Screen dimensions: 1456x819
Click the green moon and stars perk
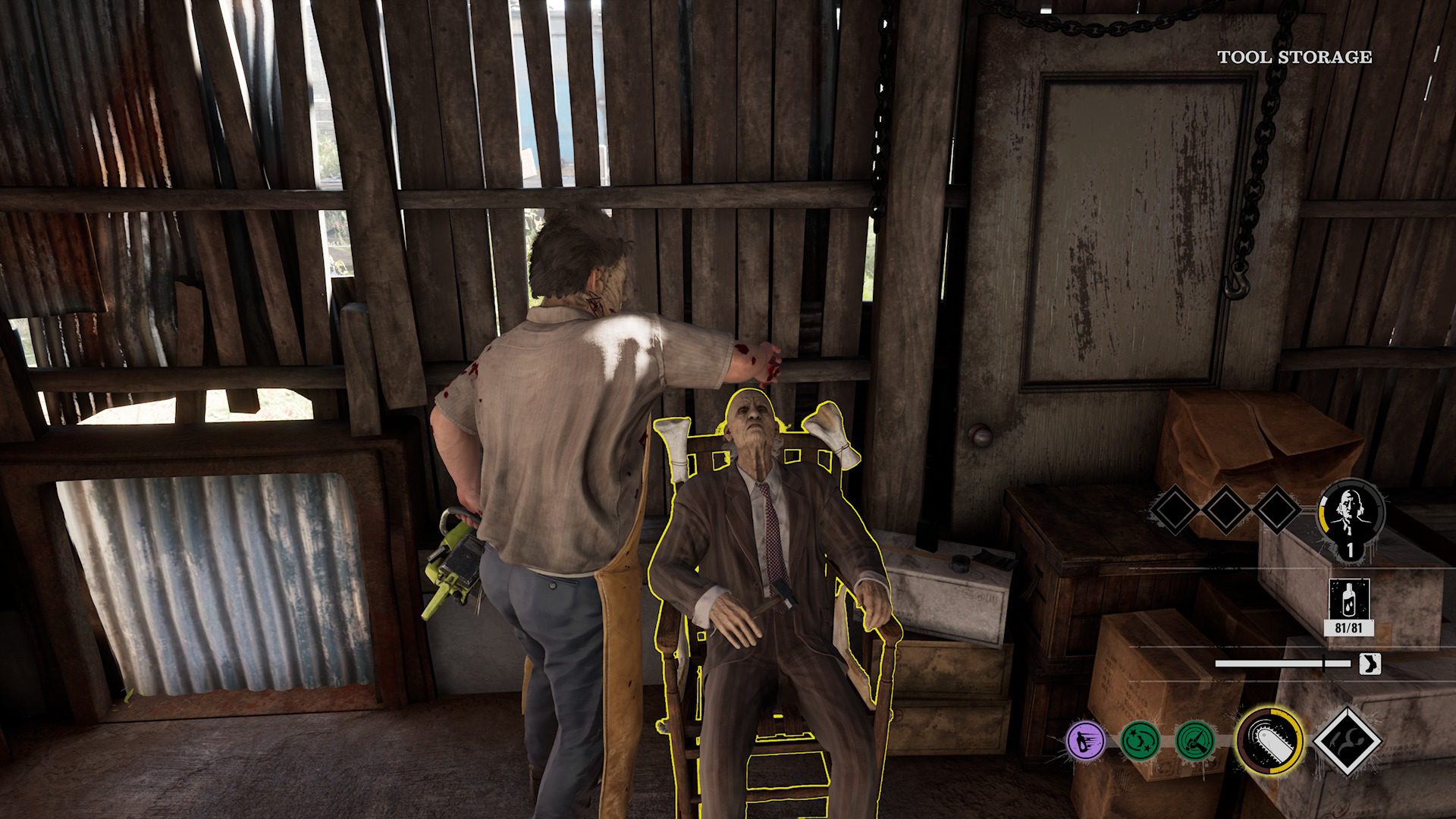click(1140, 740)
